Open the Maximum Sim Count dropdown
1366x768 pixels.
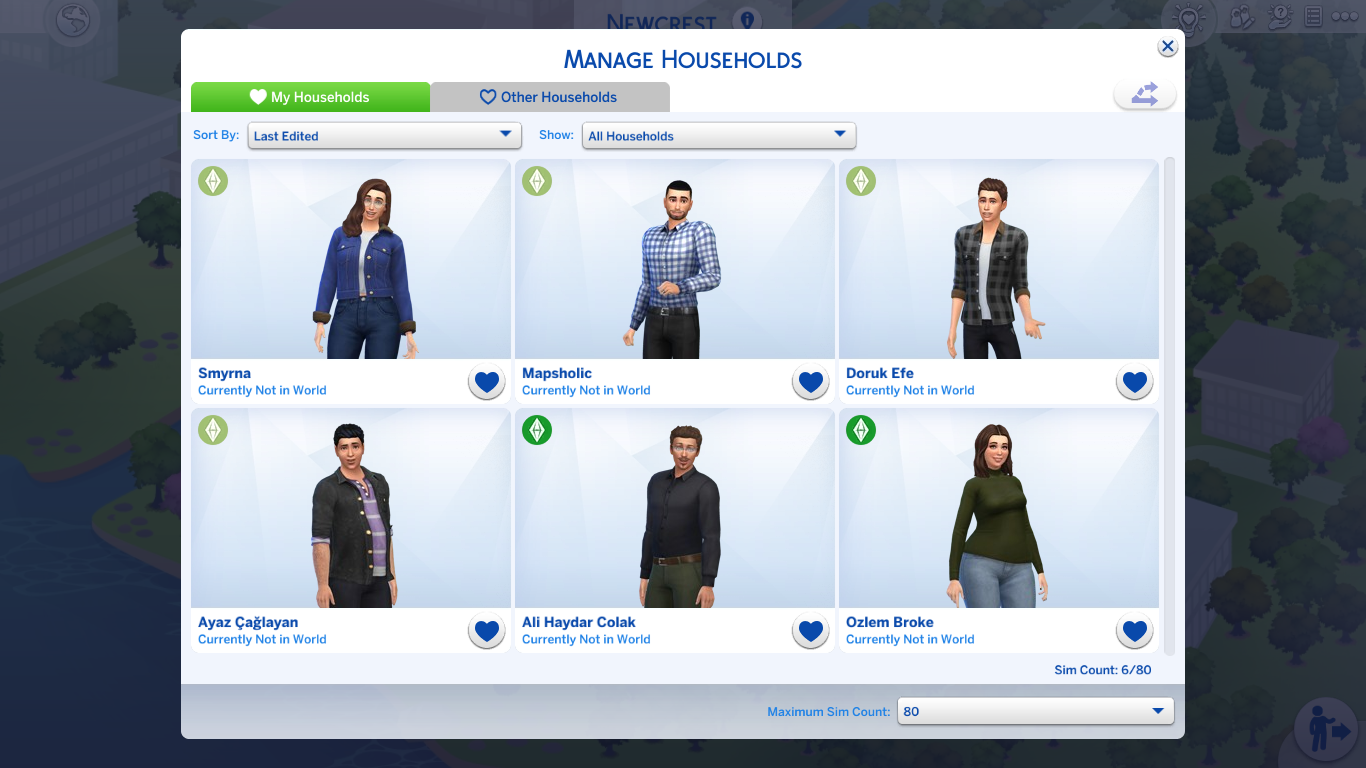pyautogui.click(x=1035, y=711)
